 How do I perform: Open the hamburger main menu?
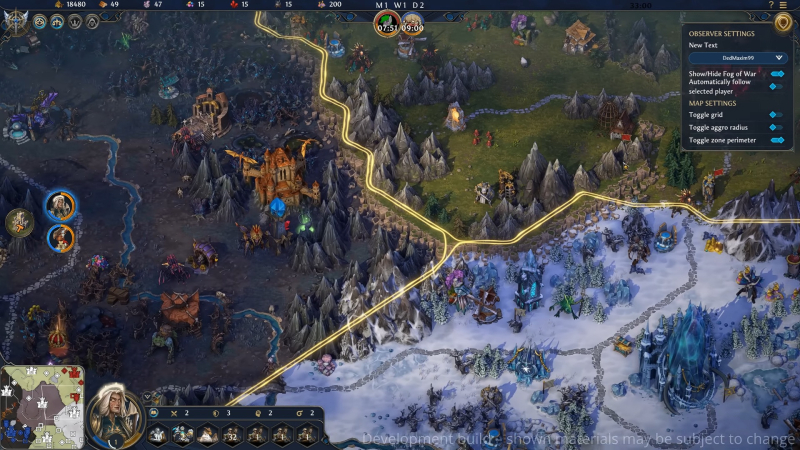pyautogui.click(x=785, y=5)
